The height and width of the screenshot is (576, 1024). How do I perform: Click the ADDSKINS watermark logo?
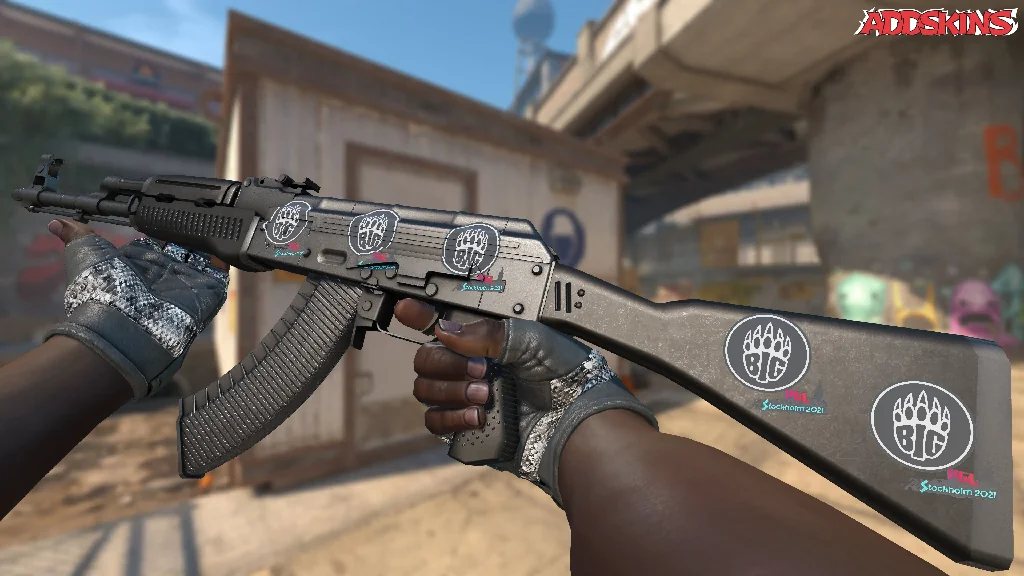tap(939, 23)
